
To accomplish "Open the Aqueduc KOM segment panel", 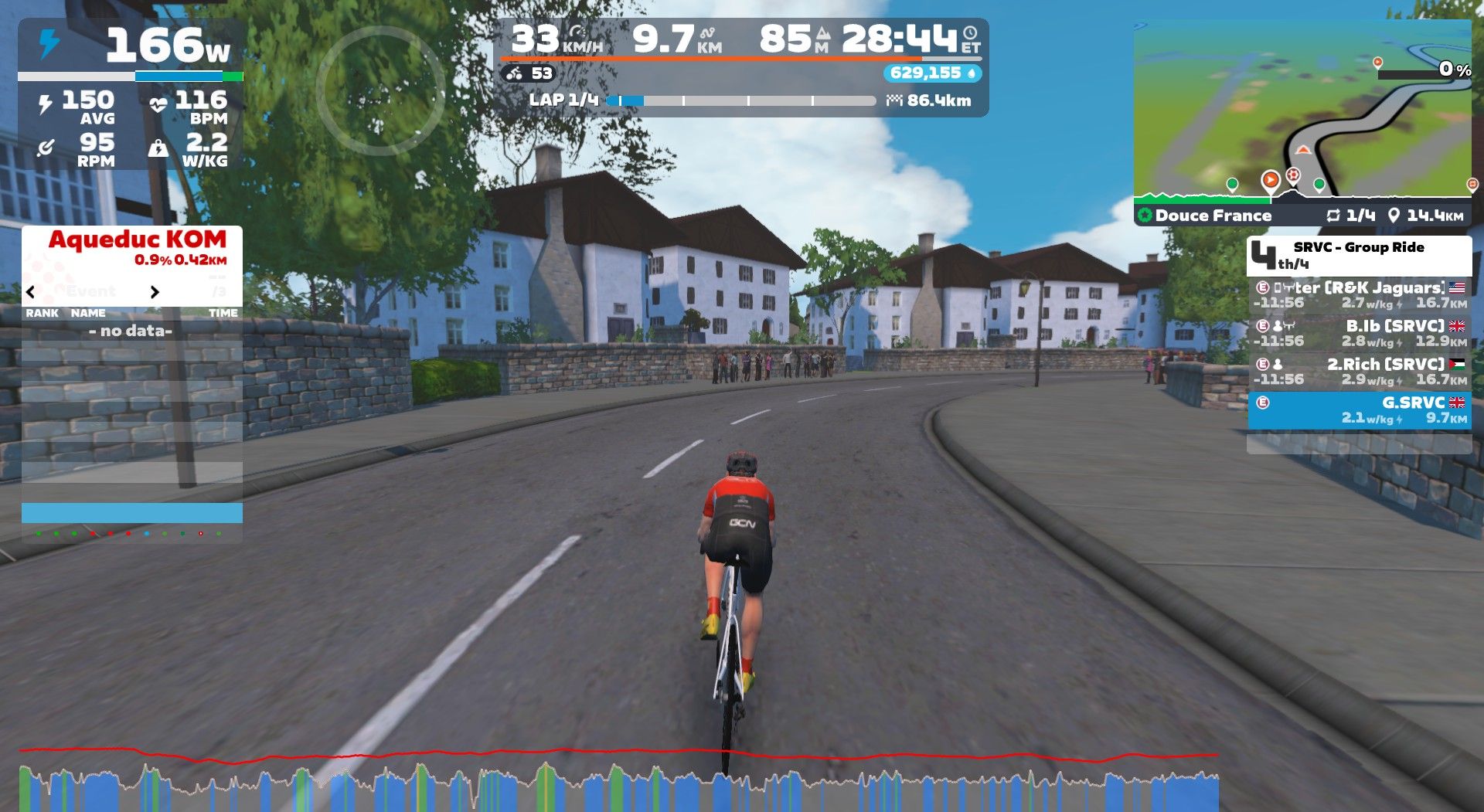I will [138, 247].
